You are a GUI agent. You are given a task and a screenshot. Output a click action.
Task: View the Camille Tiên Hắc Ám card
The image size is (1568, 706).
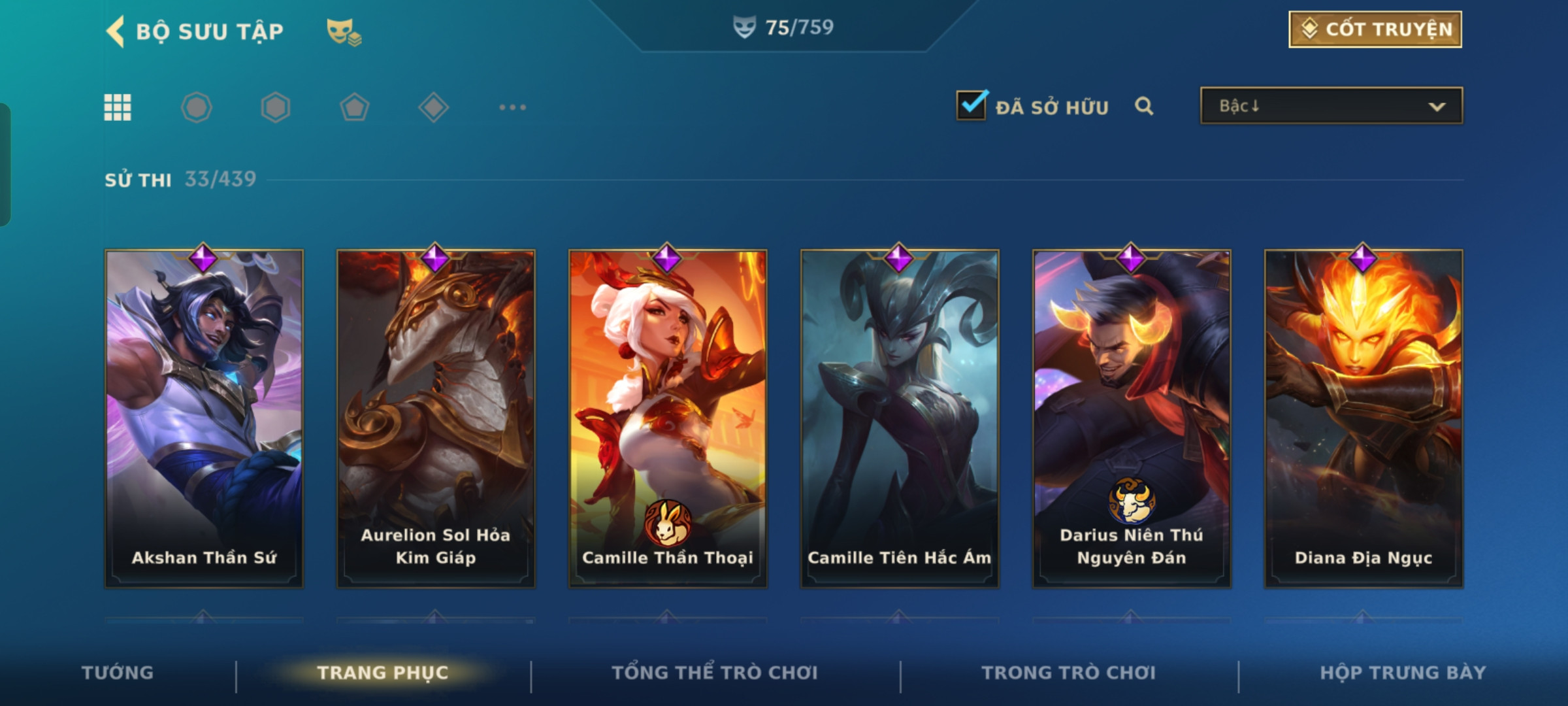click(900, 418)
